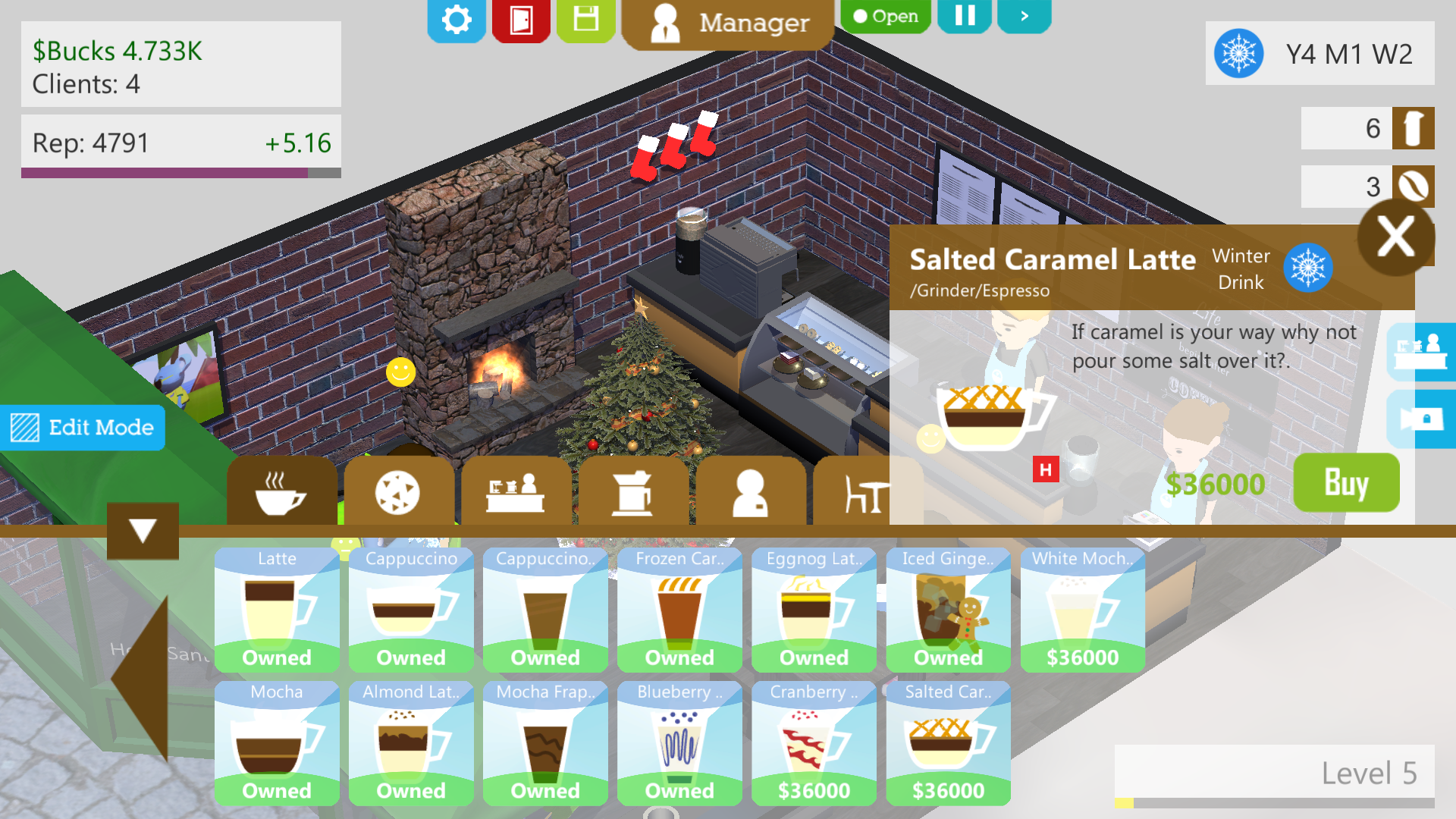
Task: Enter Edit Mode
Action: click(x=83, y=428)
